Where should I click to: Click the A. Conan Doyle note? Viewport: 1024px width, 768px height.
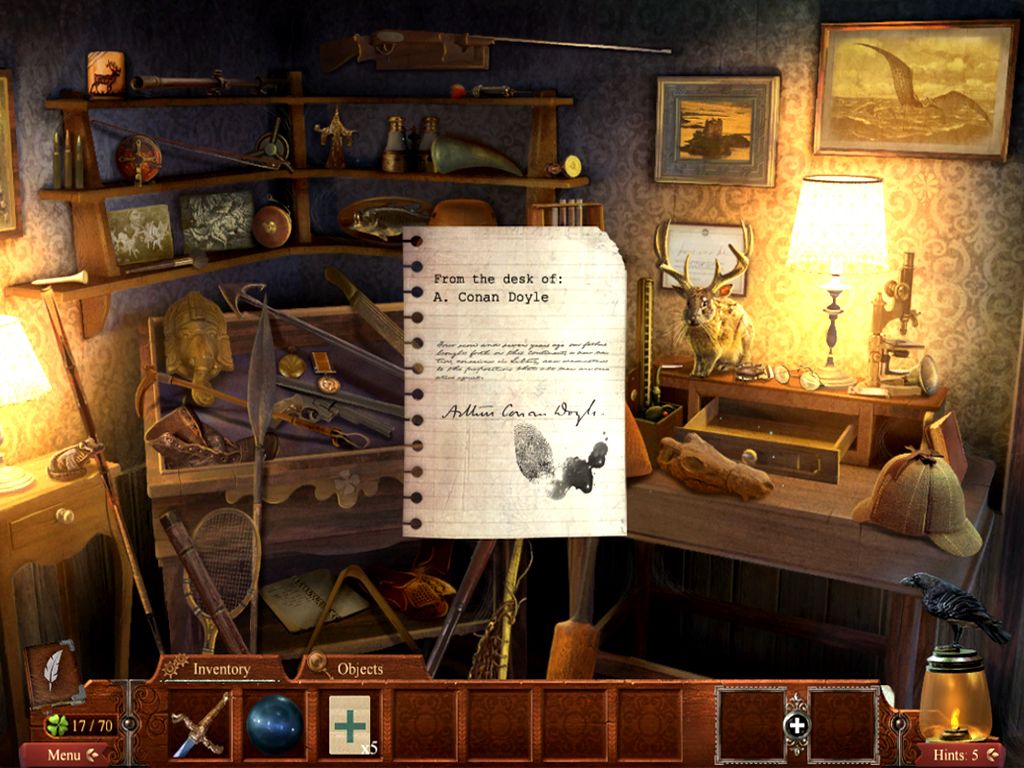514,382
